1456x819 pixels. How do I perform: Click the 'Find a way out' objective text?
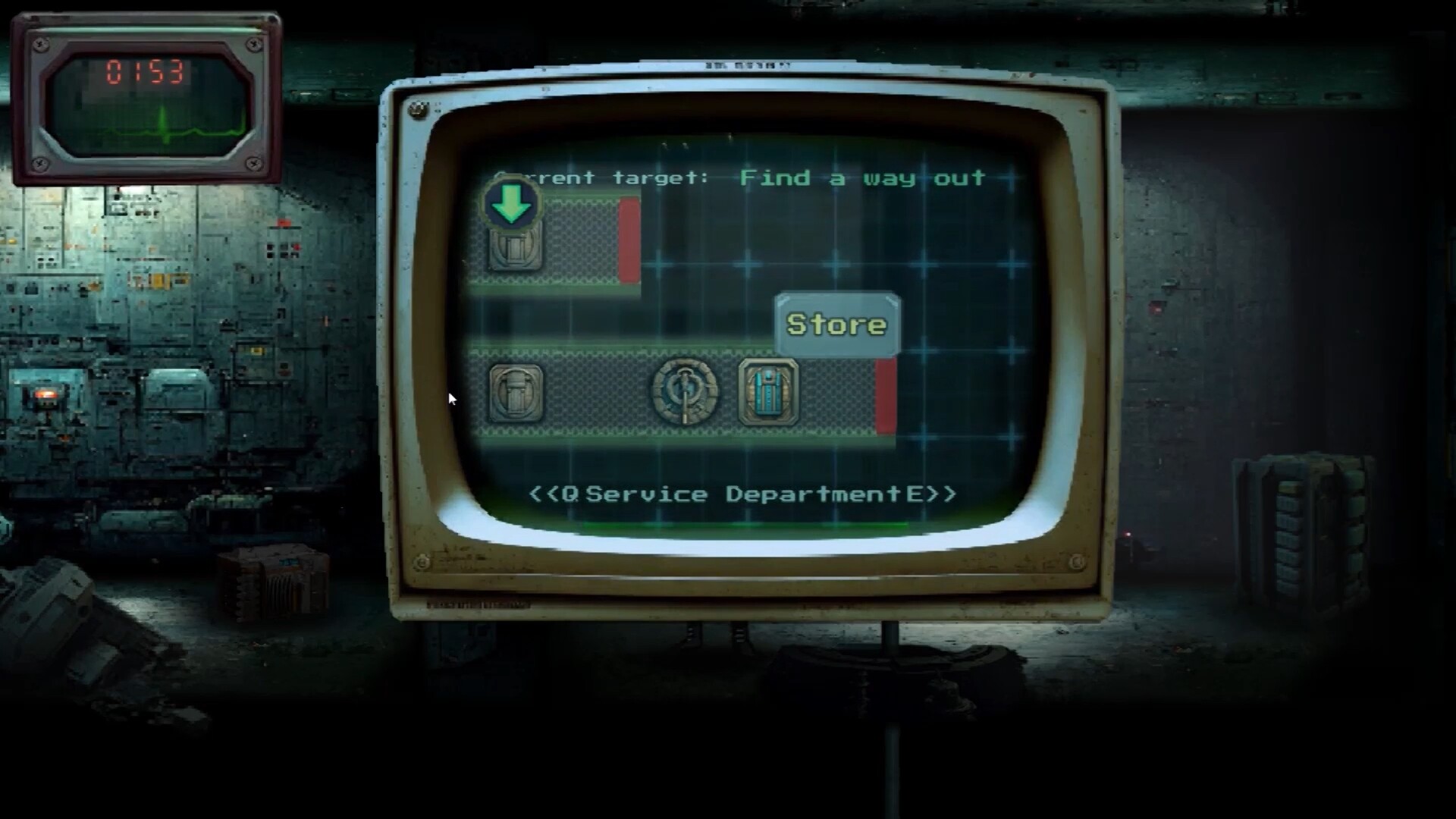coord(861,177)
